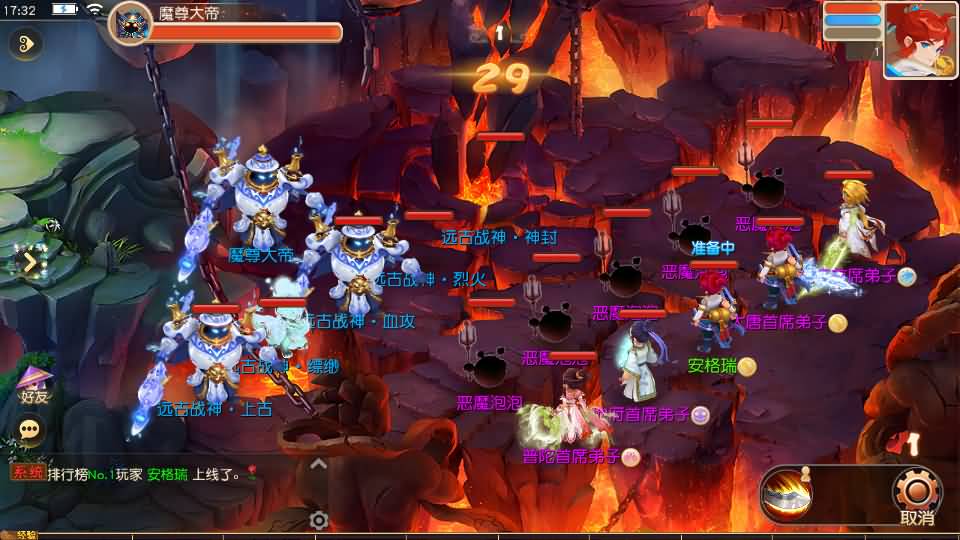Activate the flaming blade skill icon
Screen dimensions: 960x540
(786, 494)
